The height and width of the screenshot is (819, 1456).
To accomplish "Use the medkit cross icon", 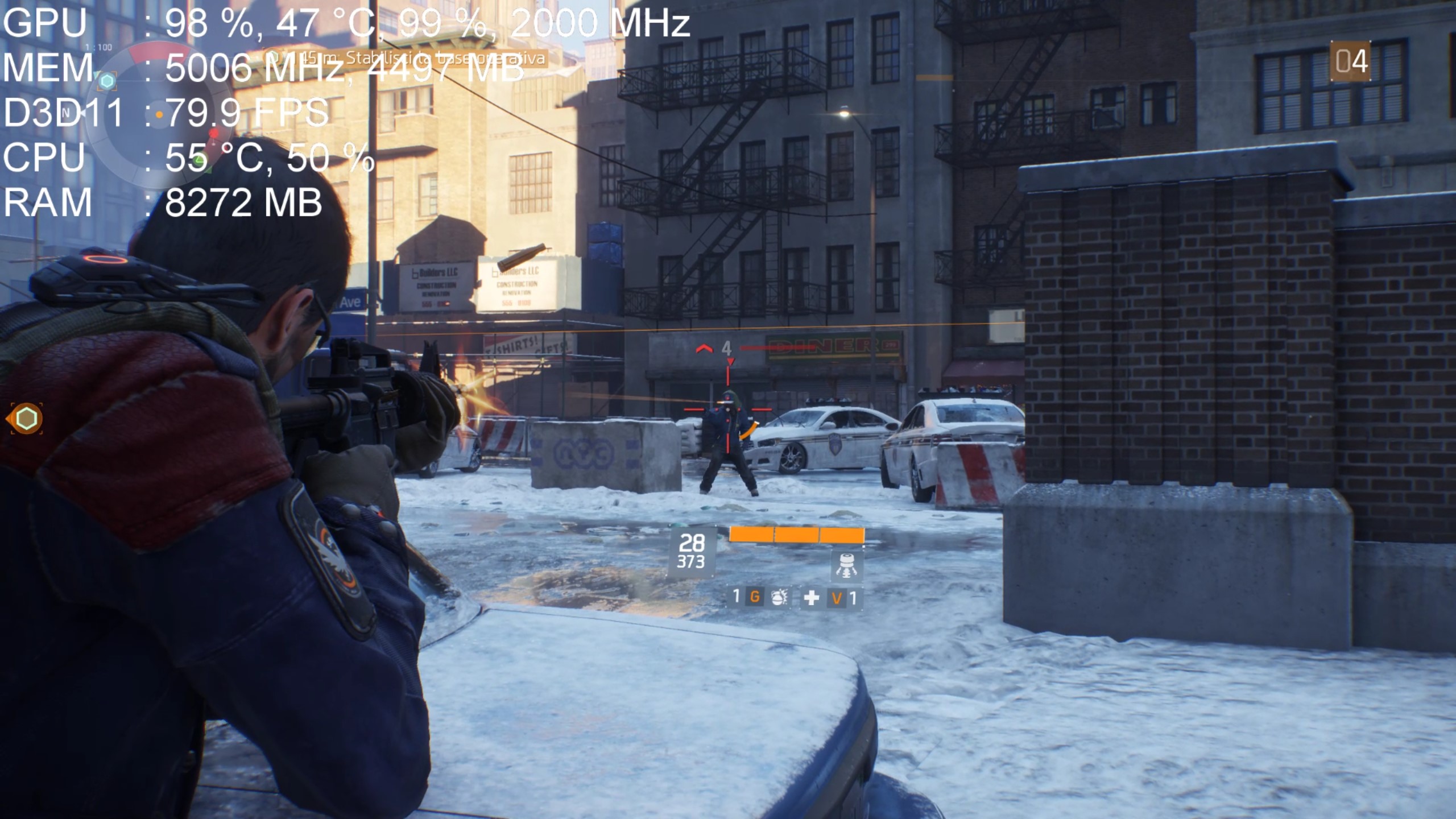I will click(x=811, y=598).
